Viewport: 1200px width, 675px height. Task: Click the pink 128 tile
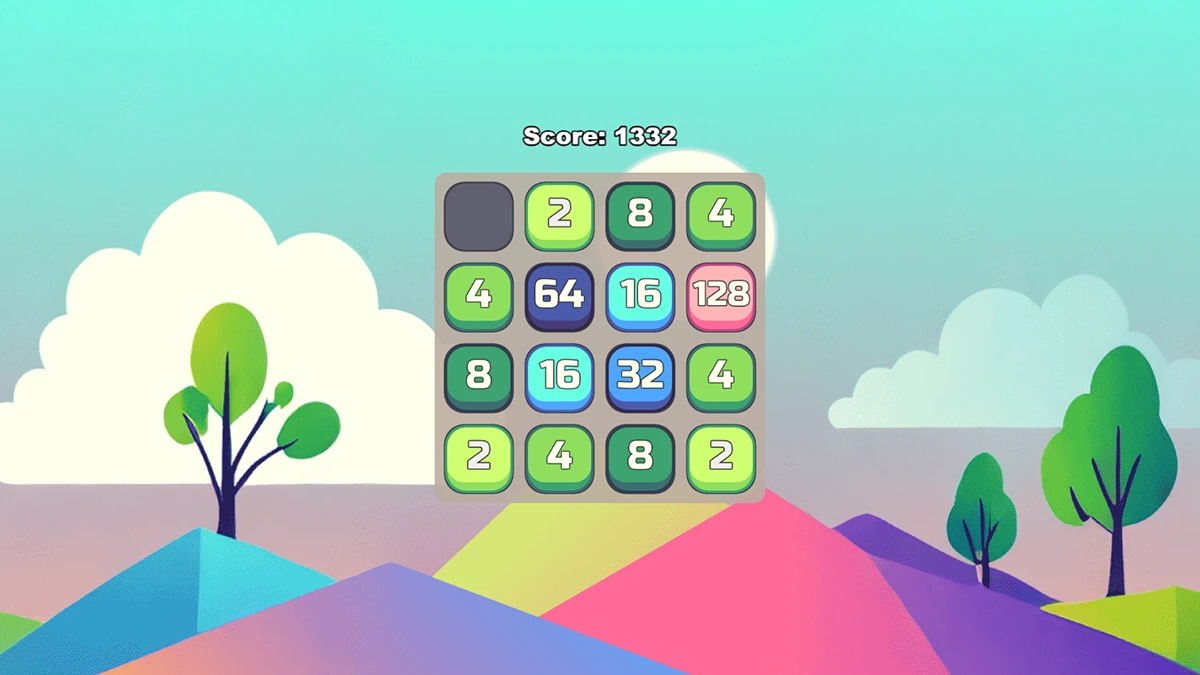click(720, 295)
